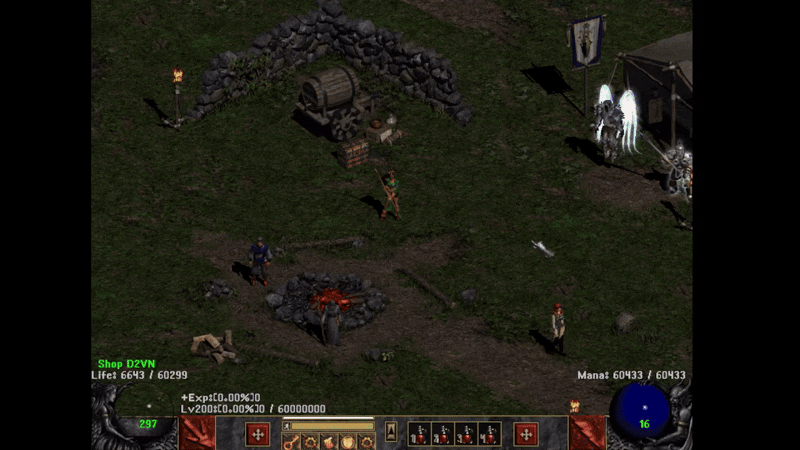Click the red cross button beside belt slot 4
800x450 pixels.
[x=526, y=434]
